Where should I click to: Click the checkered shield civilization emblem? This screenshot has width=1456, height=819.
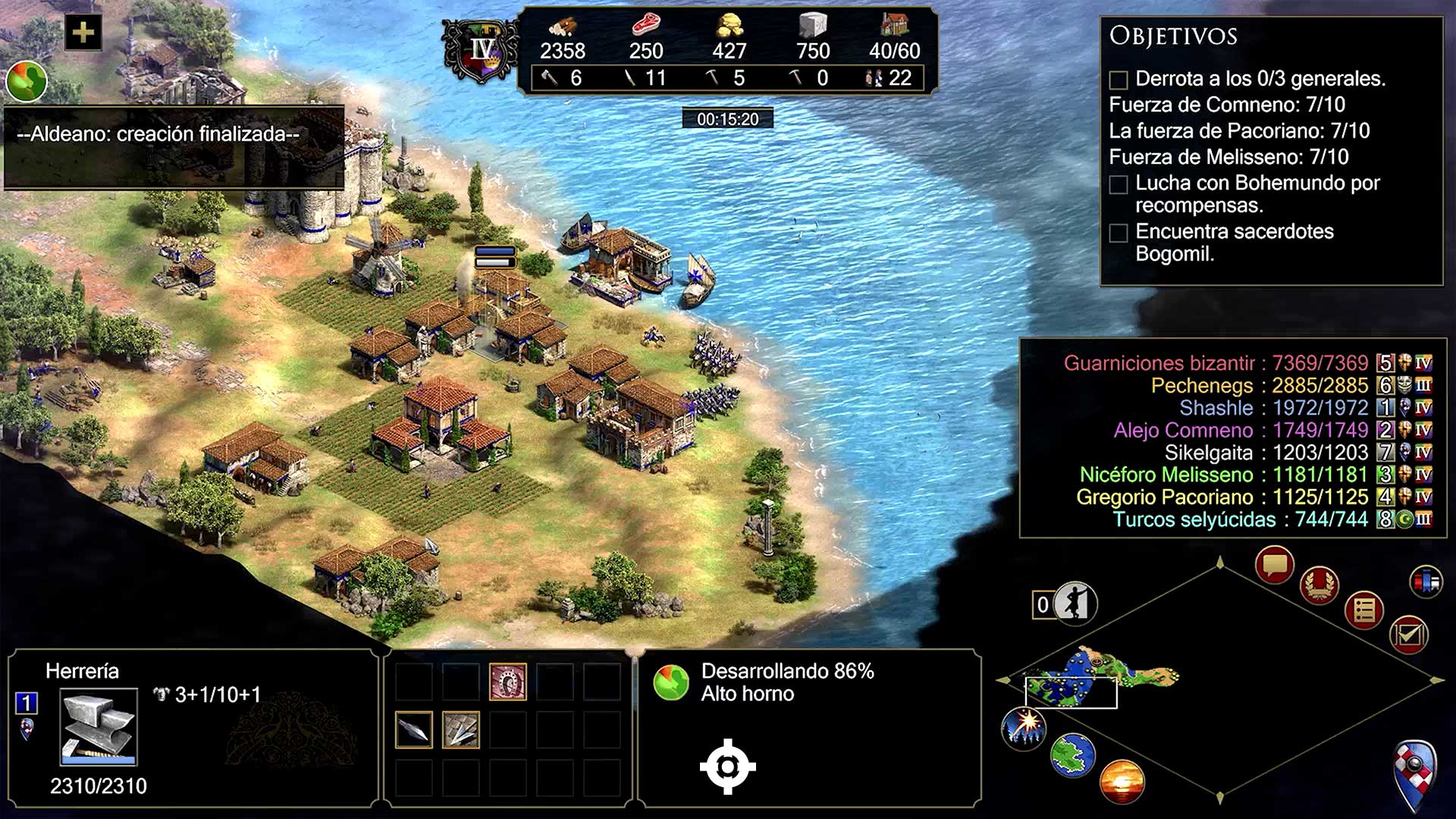[x=1415, y=775]
